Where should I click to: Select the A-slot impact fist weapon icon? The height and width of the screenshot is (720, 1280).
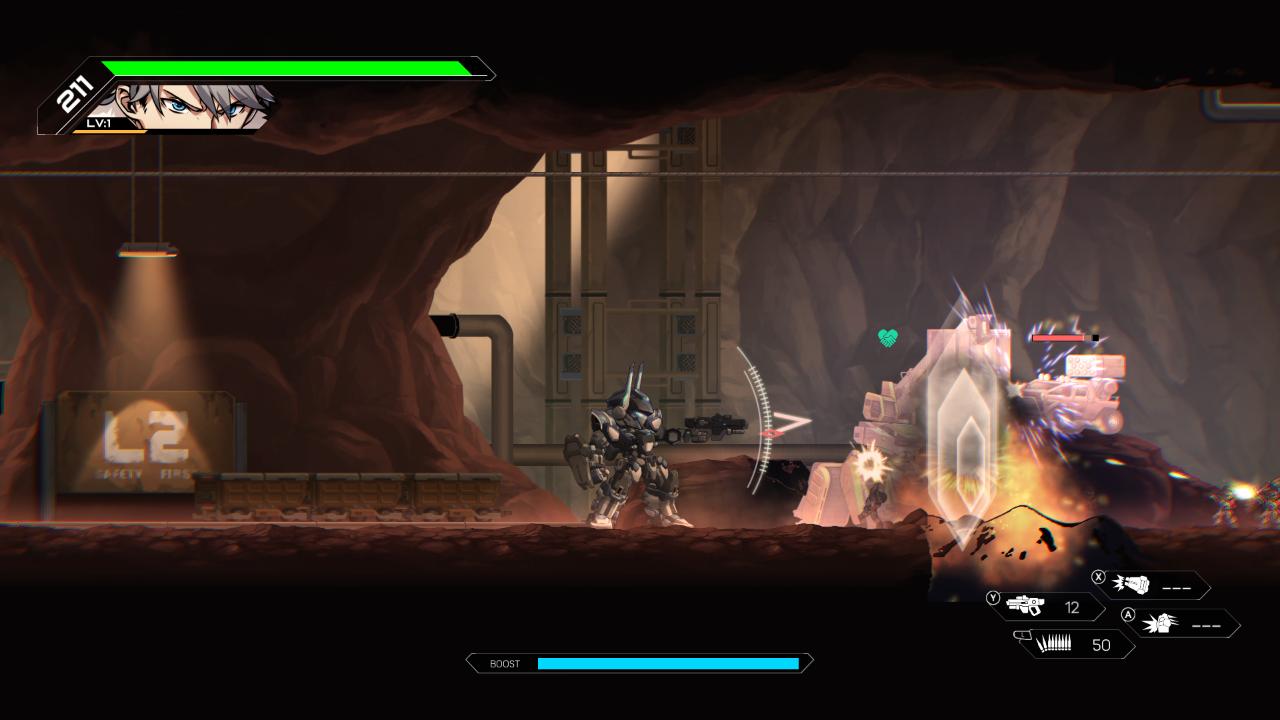pos(1163,624)
